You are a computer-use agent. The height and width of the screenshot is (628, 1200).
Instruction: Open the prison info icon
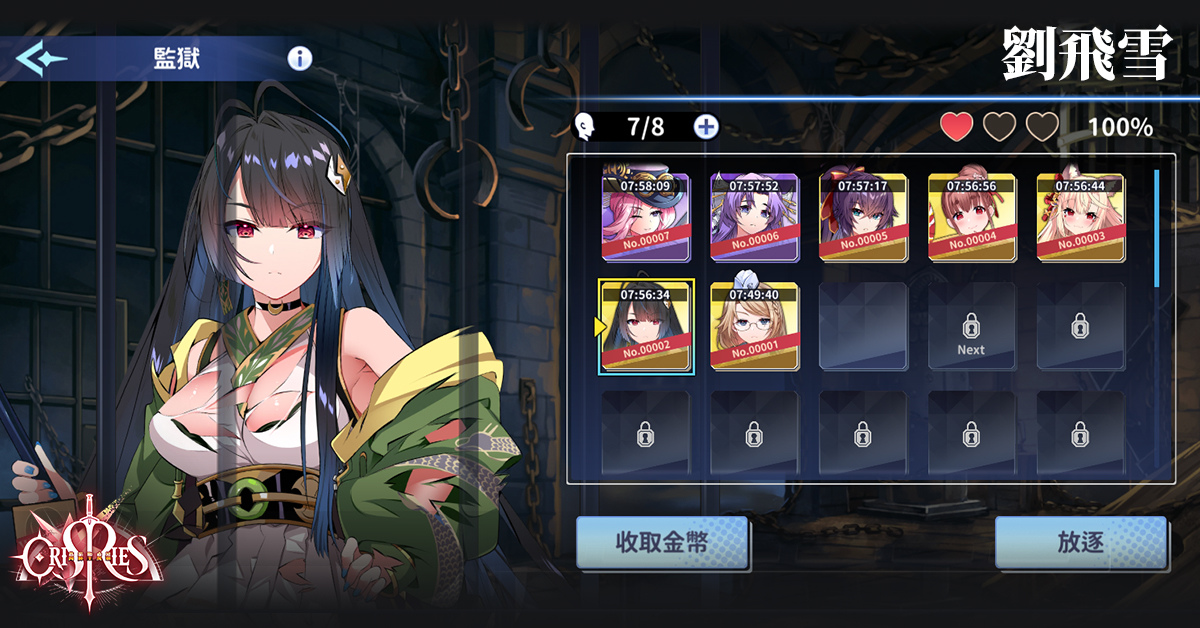coord(300,58)
